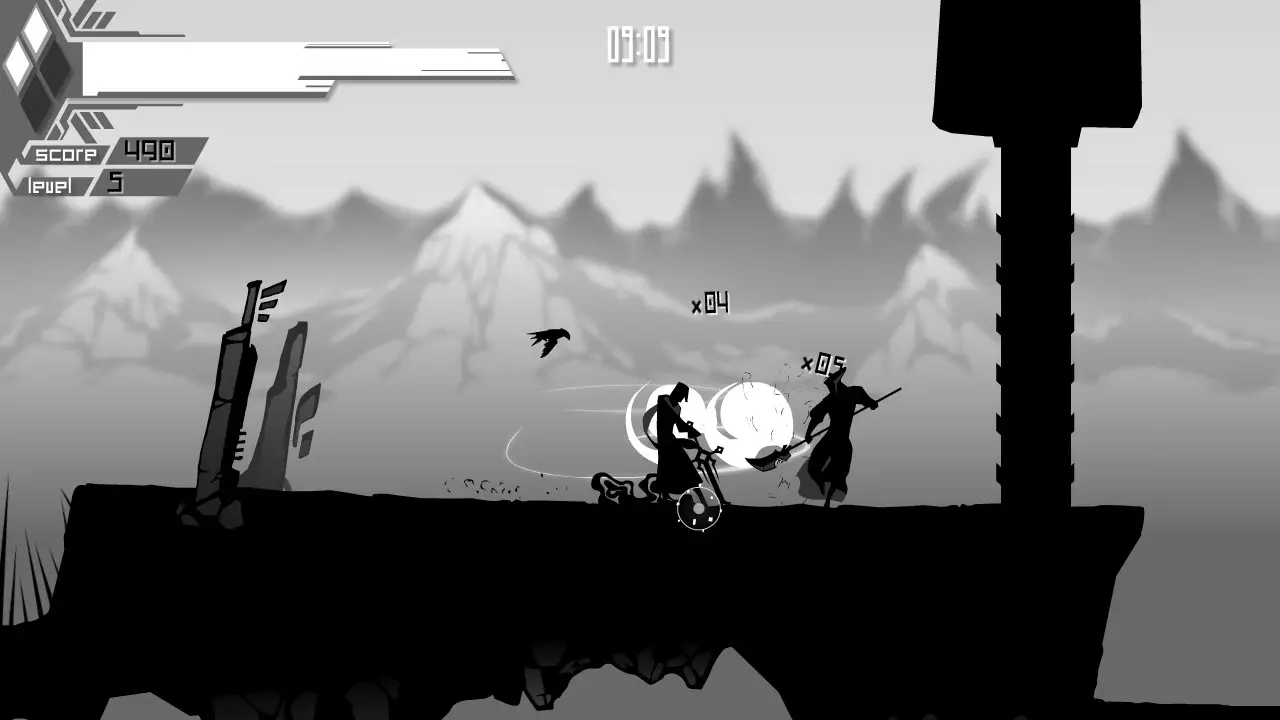Click the left white diamond in HUD cluster

tap(17, 65)
